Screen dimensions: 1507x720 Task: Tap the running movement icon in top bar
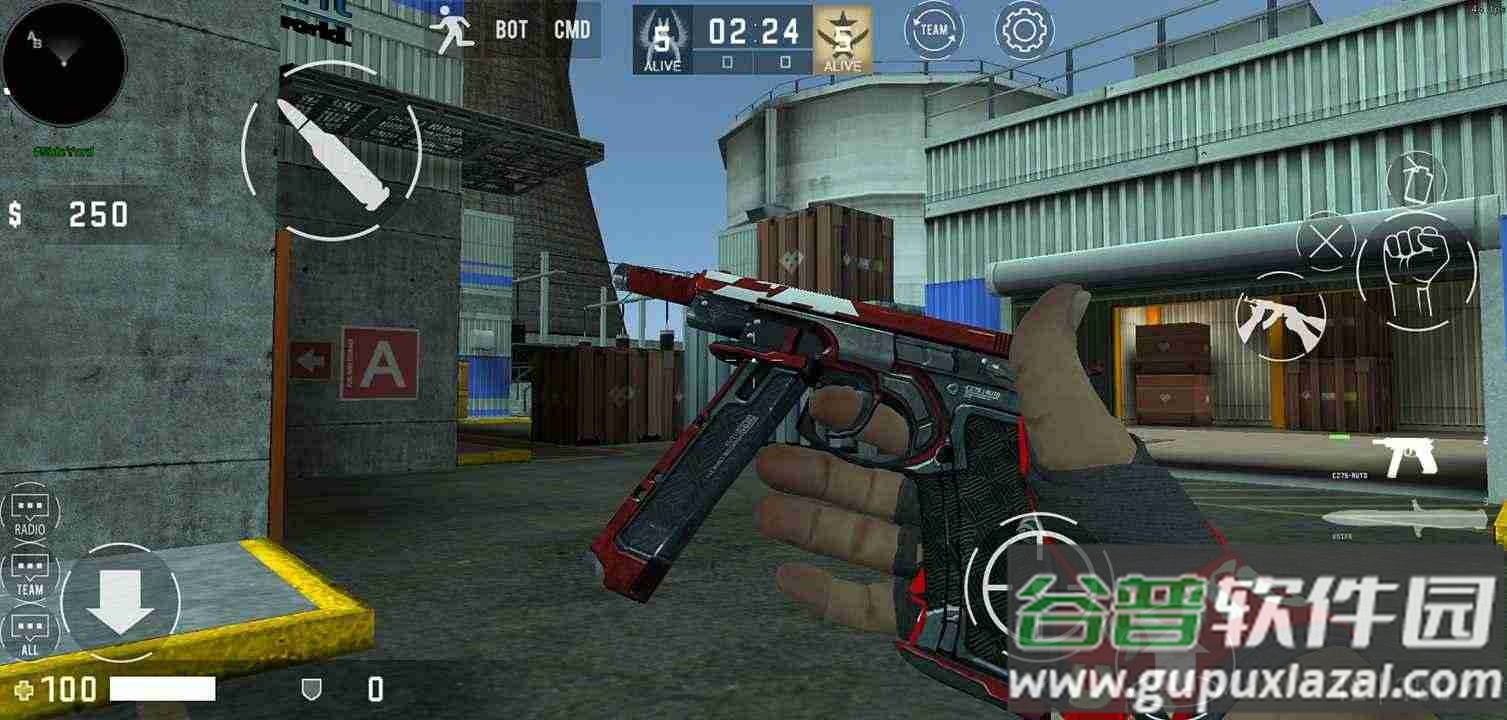(x=452, y=27)
